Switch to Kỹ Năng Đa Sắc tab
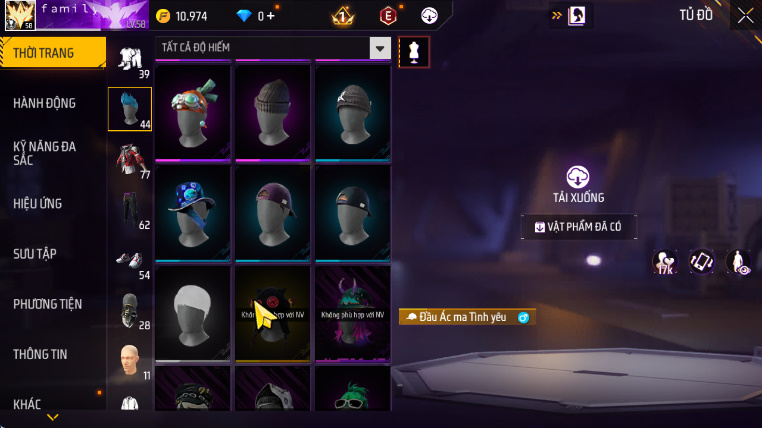This screenshot has height=428, width=762. coord(45,153)
